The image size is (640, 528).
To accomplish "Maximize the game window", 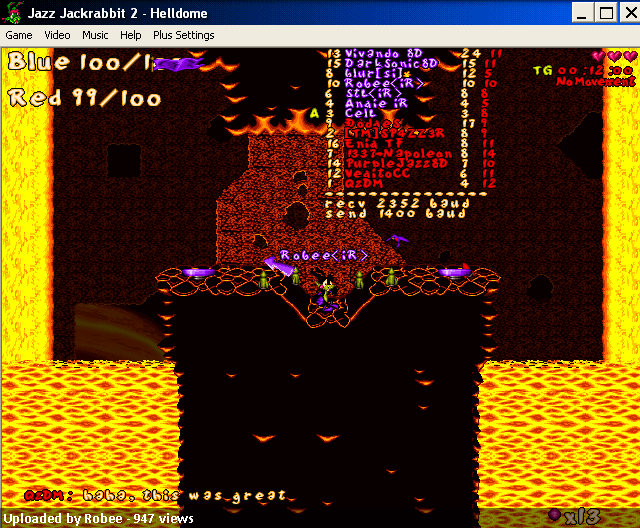I will pos(605,13).
